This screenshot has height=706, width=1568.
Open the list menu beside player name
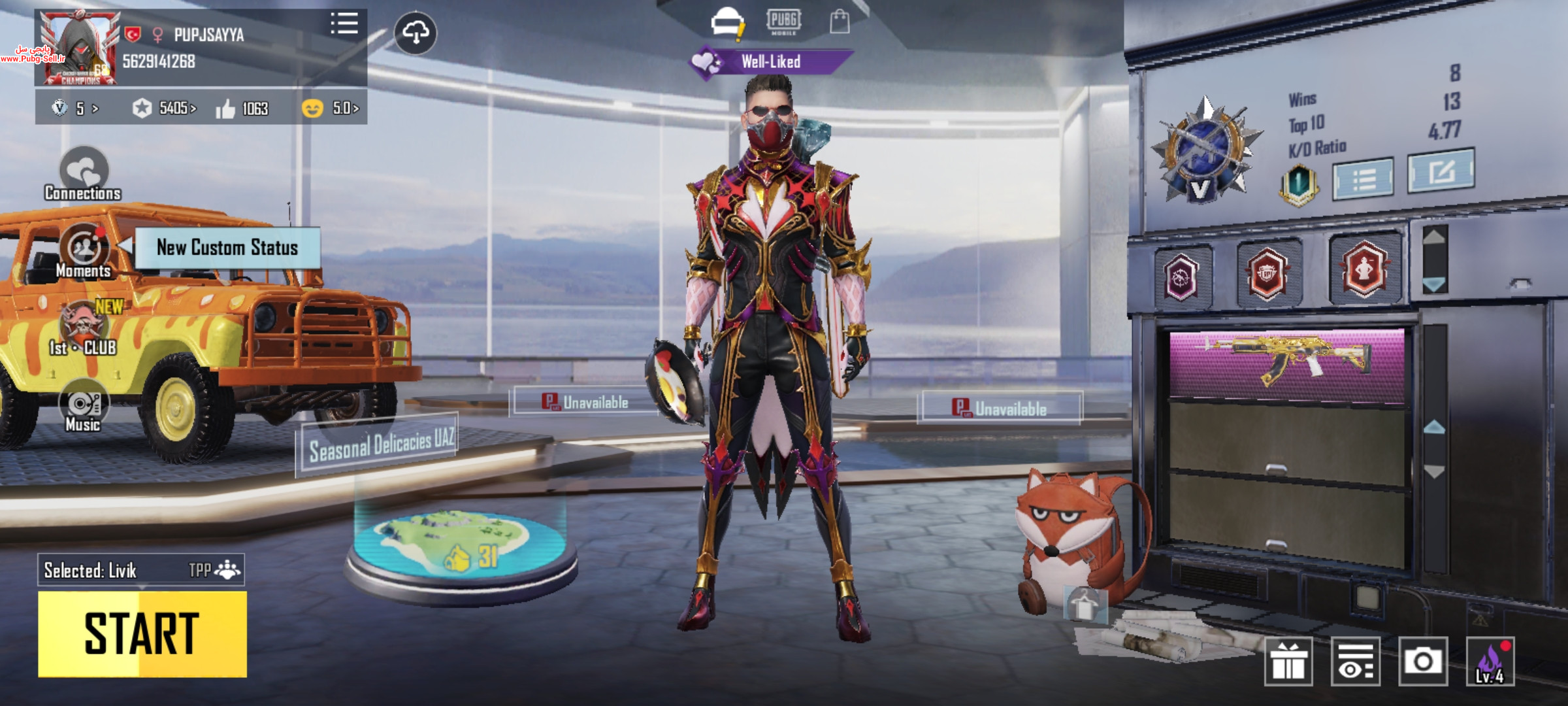coord(344,24)
